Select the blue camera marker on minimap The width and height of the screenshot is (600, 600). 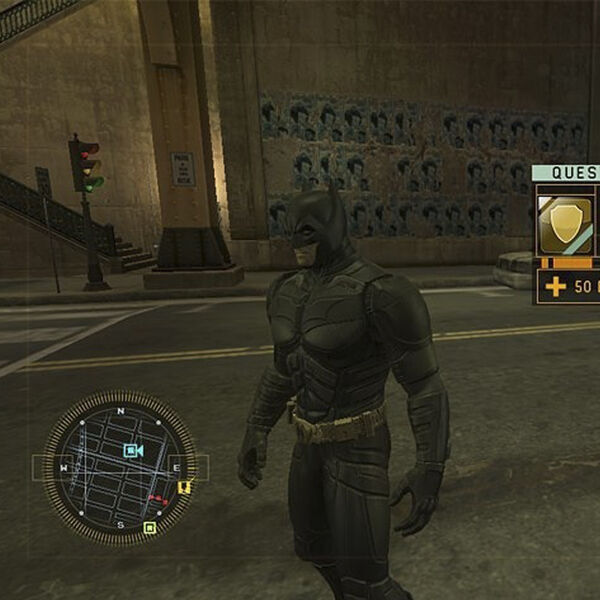[x=132, y=451]
